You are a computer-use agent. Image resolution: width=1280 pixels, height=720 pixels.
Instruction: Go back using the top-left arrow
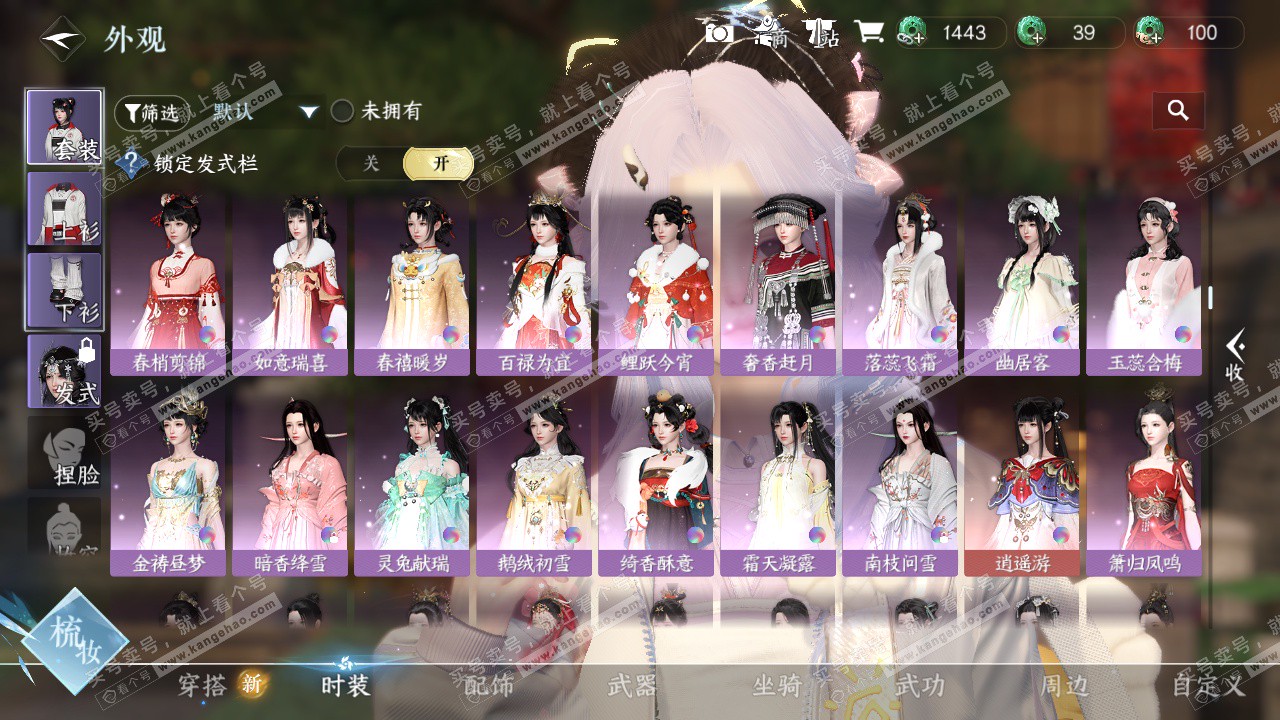click(62, 39)
